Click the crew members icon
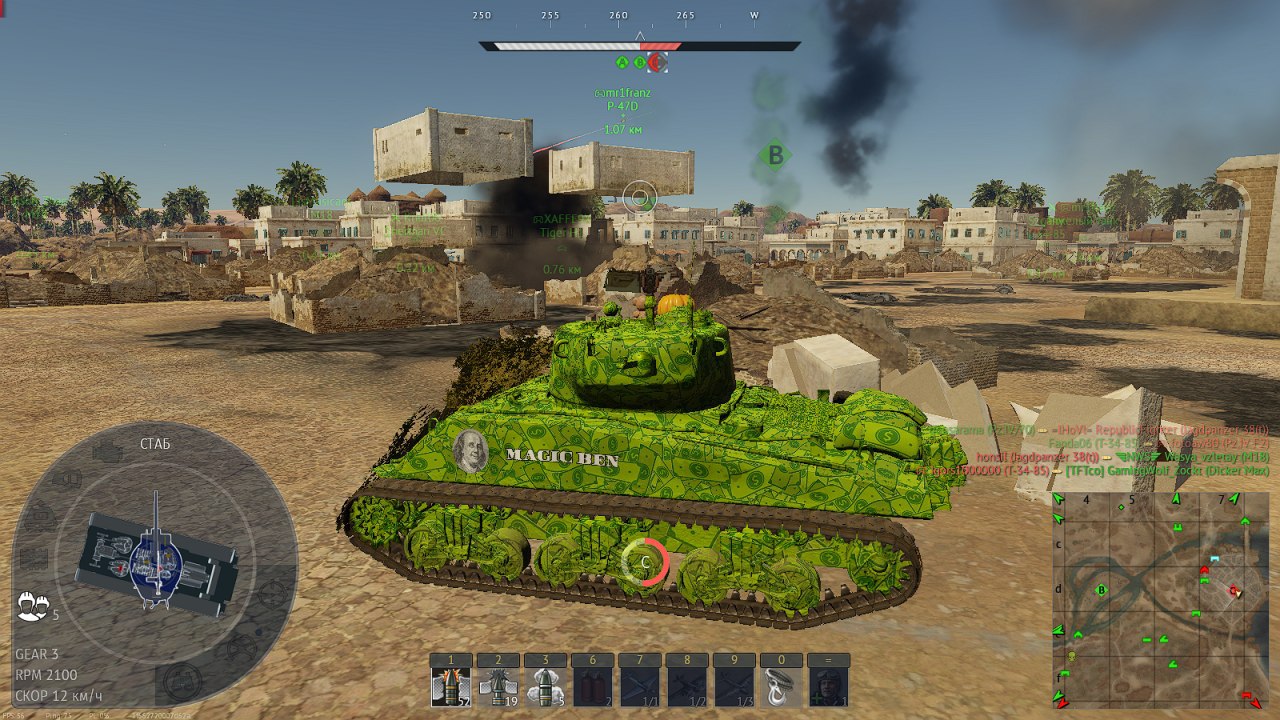1280x720 pixels. pyautogui.click(x=32, y=604)
